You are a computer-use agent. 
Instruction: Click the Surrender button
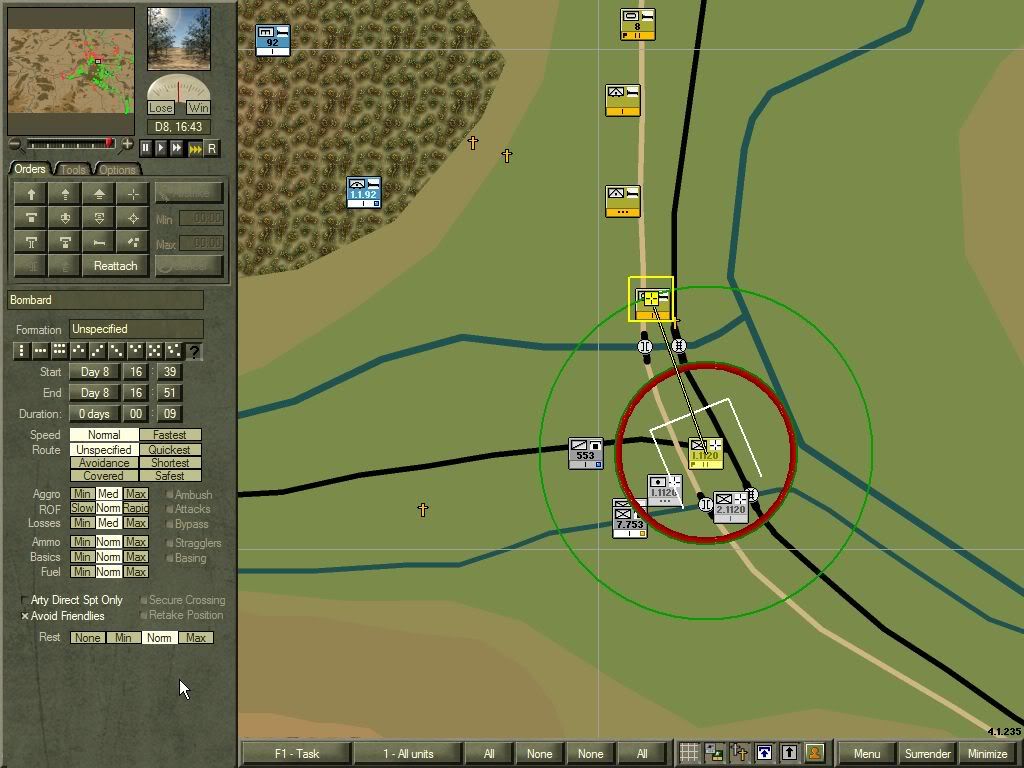click(x=927, y=754)
